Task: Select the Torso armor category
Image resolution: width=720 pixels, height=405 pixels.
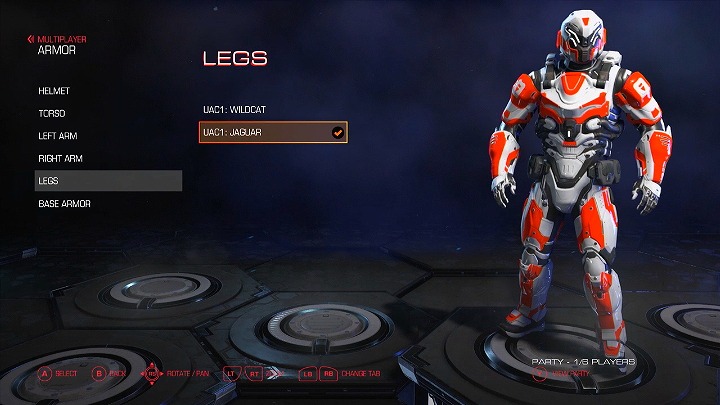Action: [52, 114]
